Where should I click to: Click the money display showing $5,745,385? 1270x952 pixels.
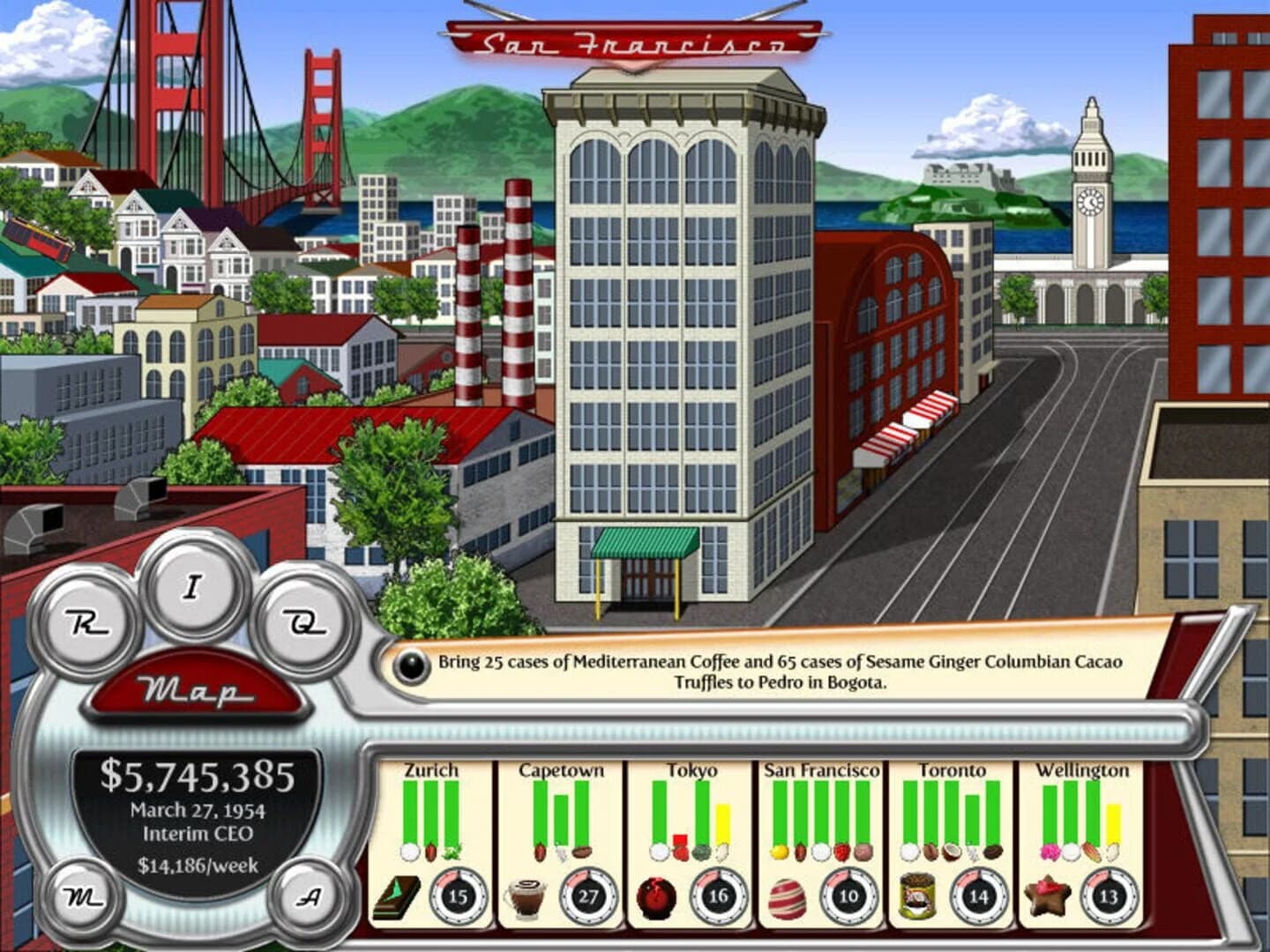(199, 776)
